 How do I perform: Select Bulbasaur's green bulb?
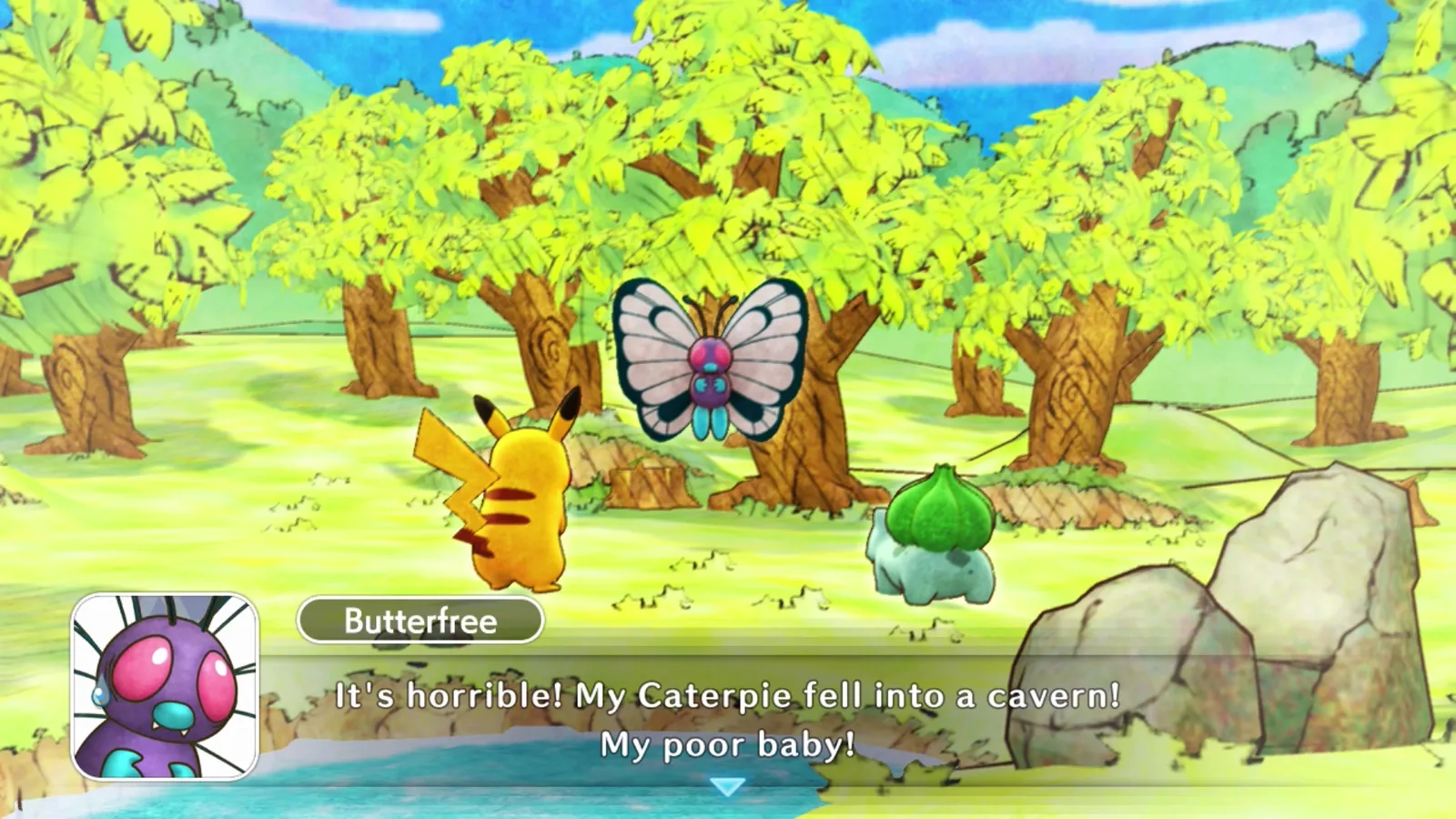pyautogui.click(x=942, y=510)
